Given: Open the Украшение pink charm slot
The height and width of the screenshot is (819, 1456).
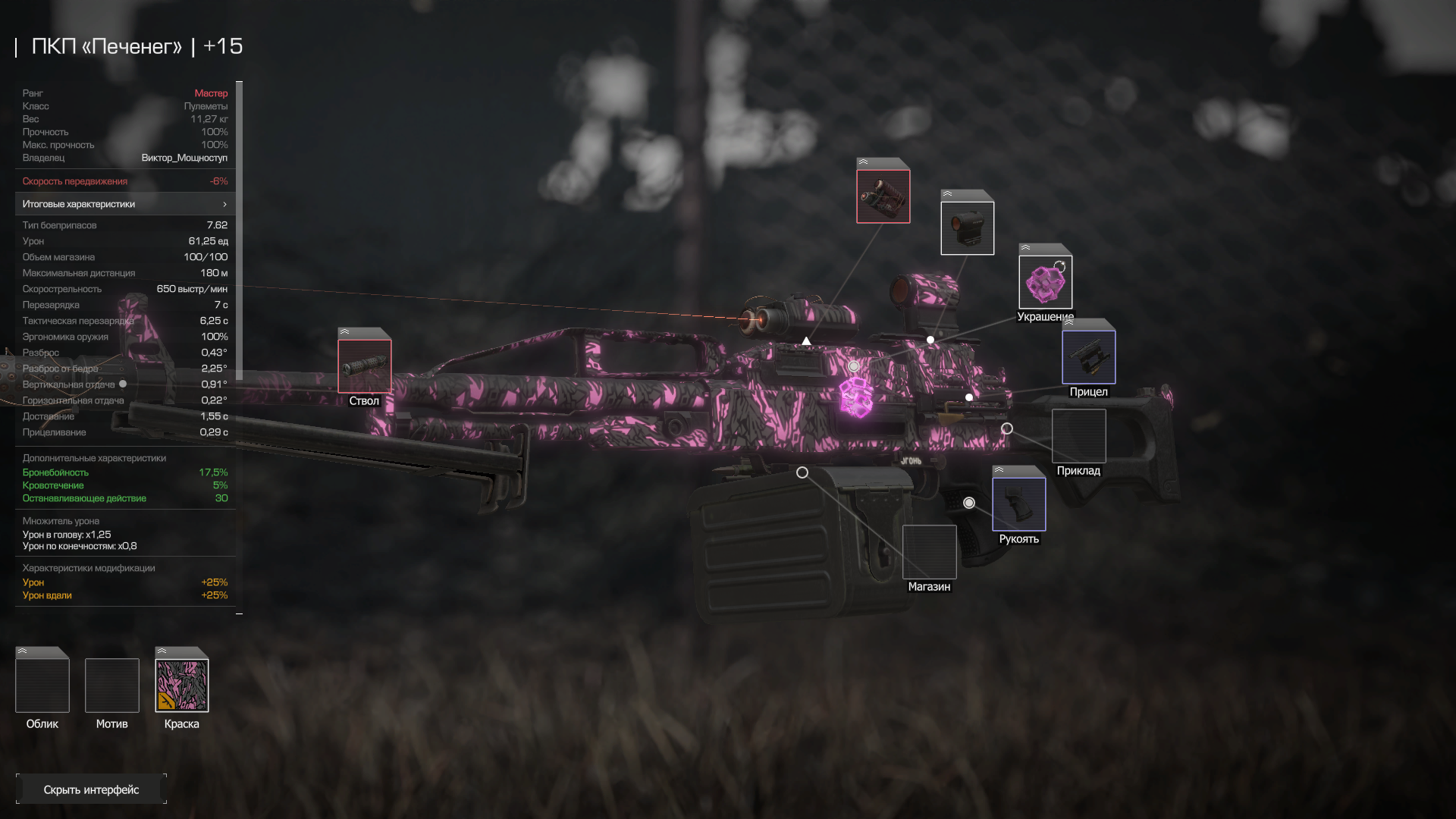Looking at the screenshot, I should (x=1045, y=282).
